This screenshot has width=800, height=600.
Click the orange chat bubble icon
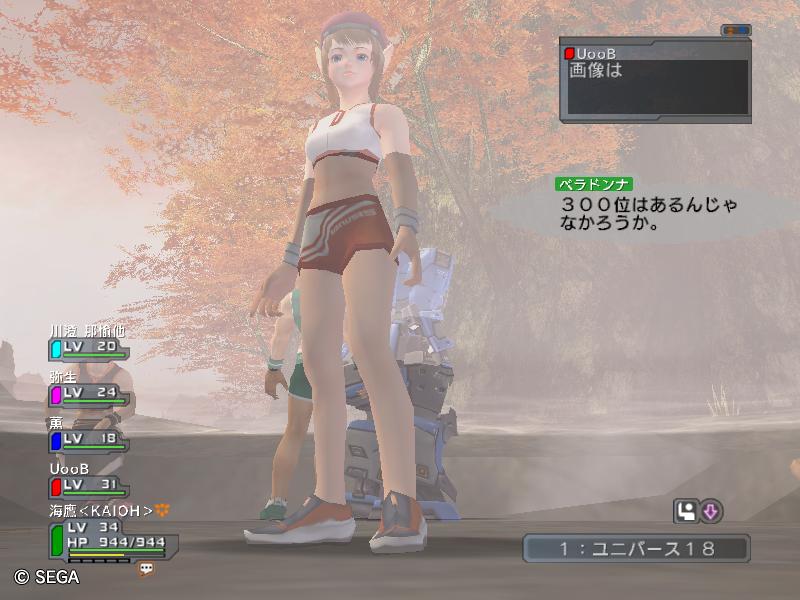click(x=147, y=568)
